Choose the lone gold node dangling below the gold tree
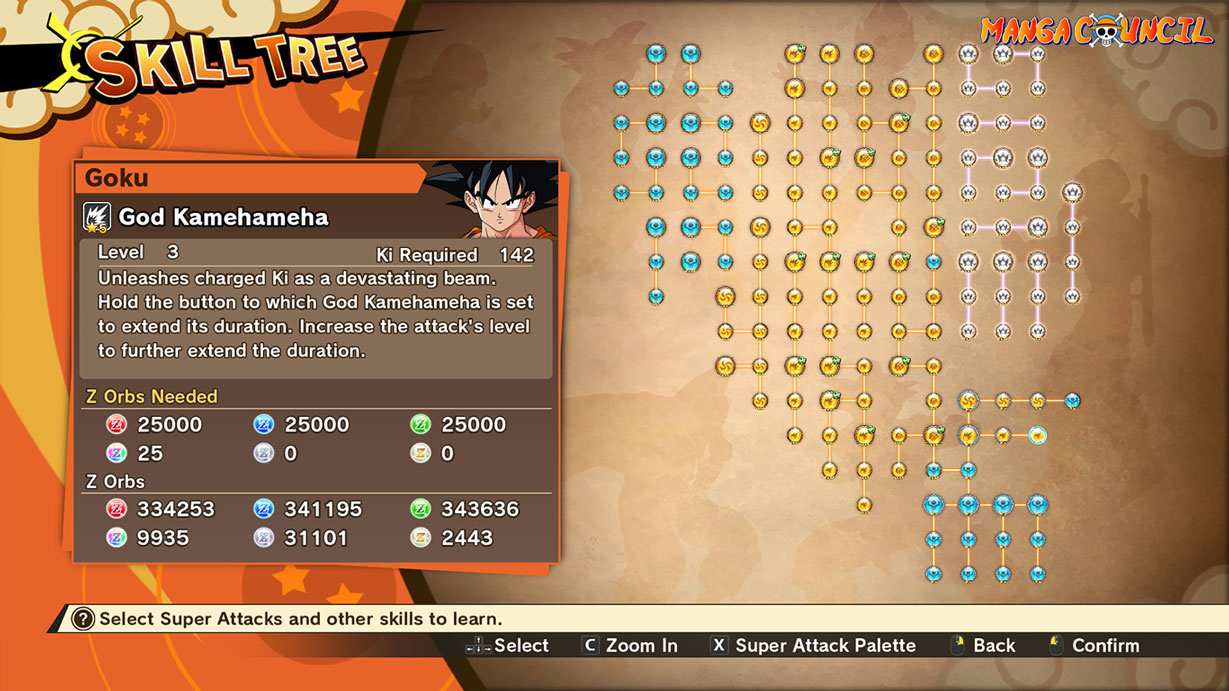 point(863,505)
